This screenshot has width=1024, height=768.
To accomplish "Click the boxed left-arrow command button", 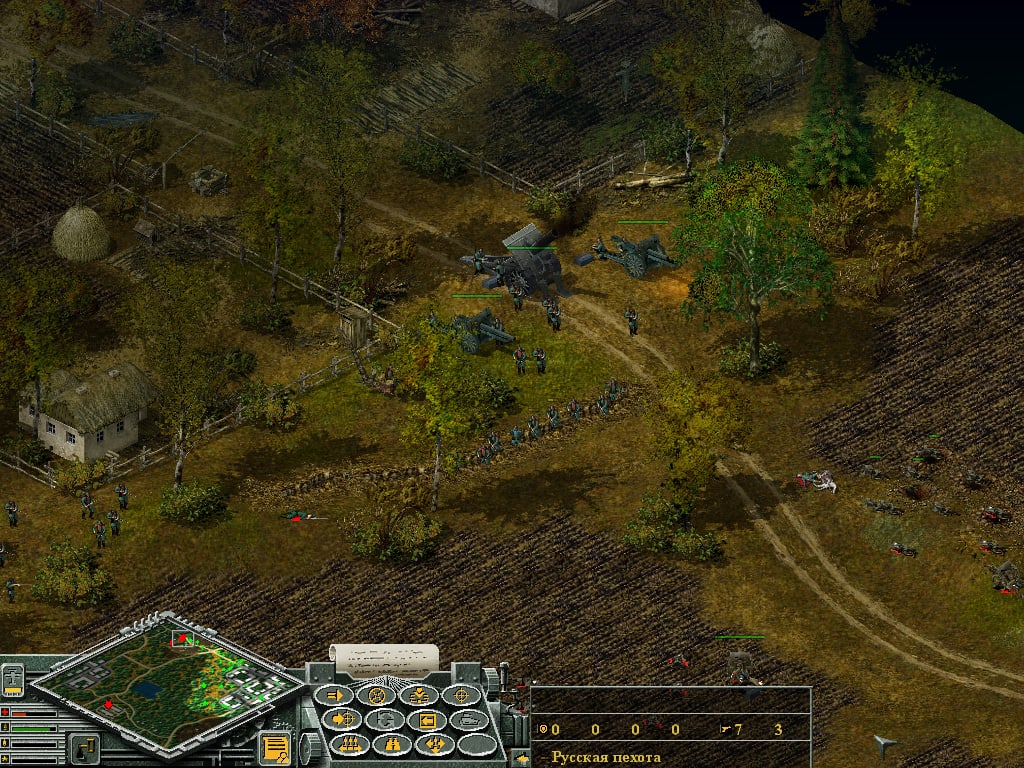I will pos(427,719).
